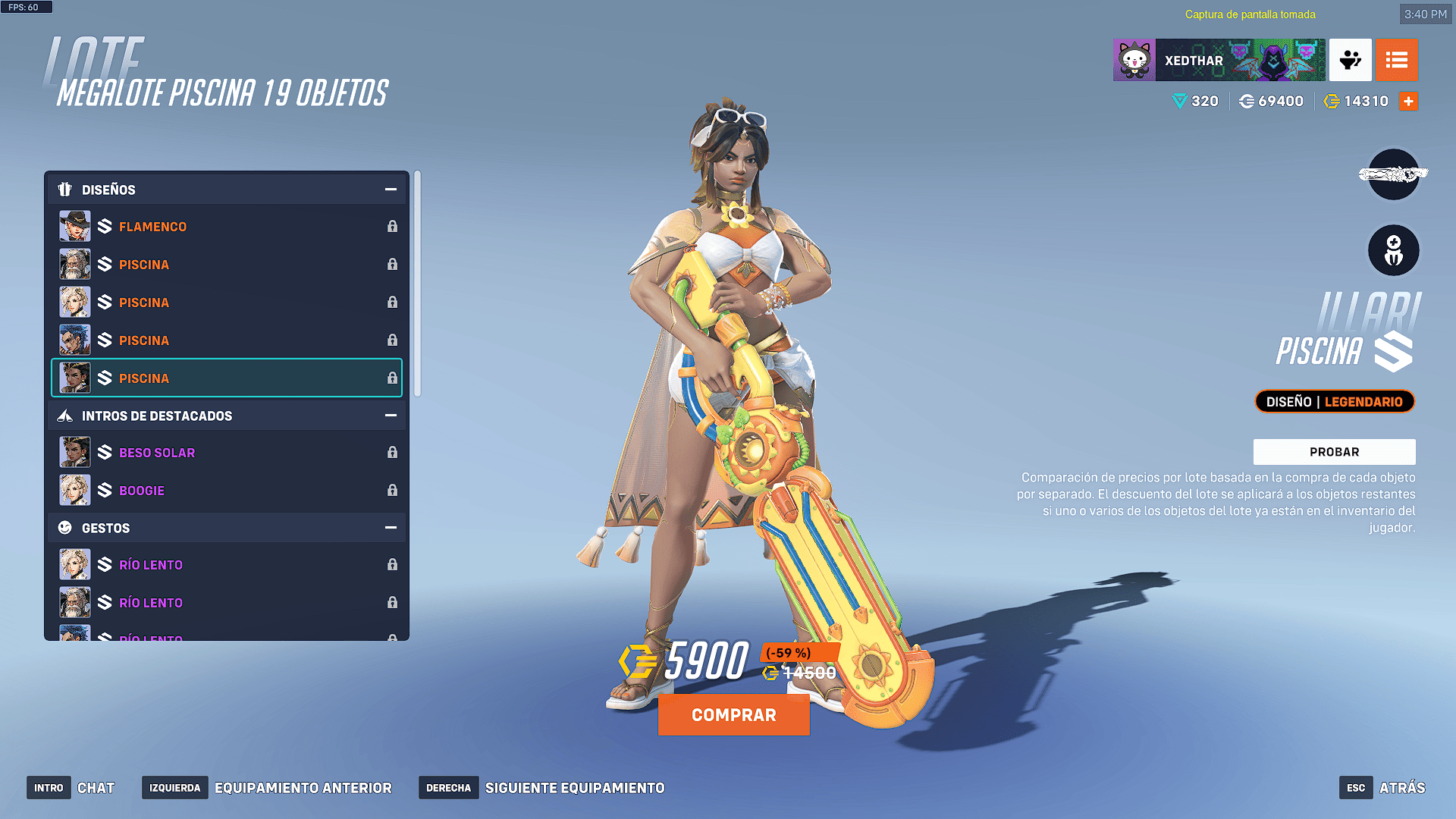Collapse the Diseños section
Image resolution: width=1456 pixels, height=819 pixels.
pyautogui.click(x=391, y=190)
